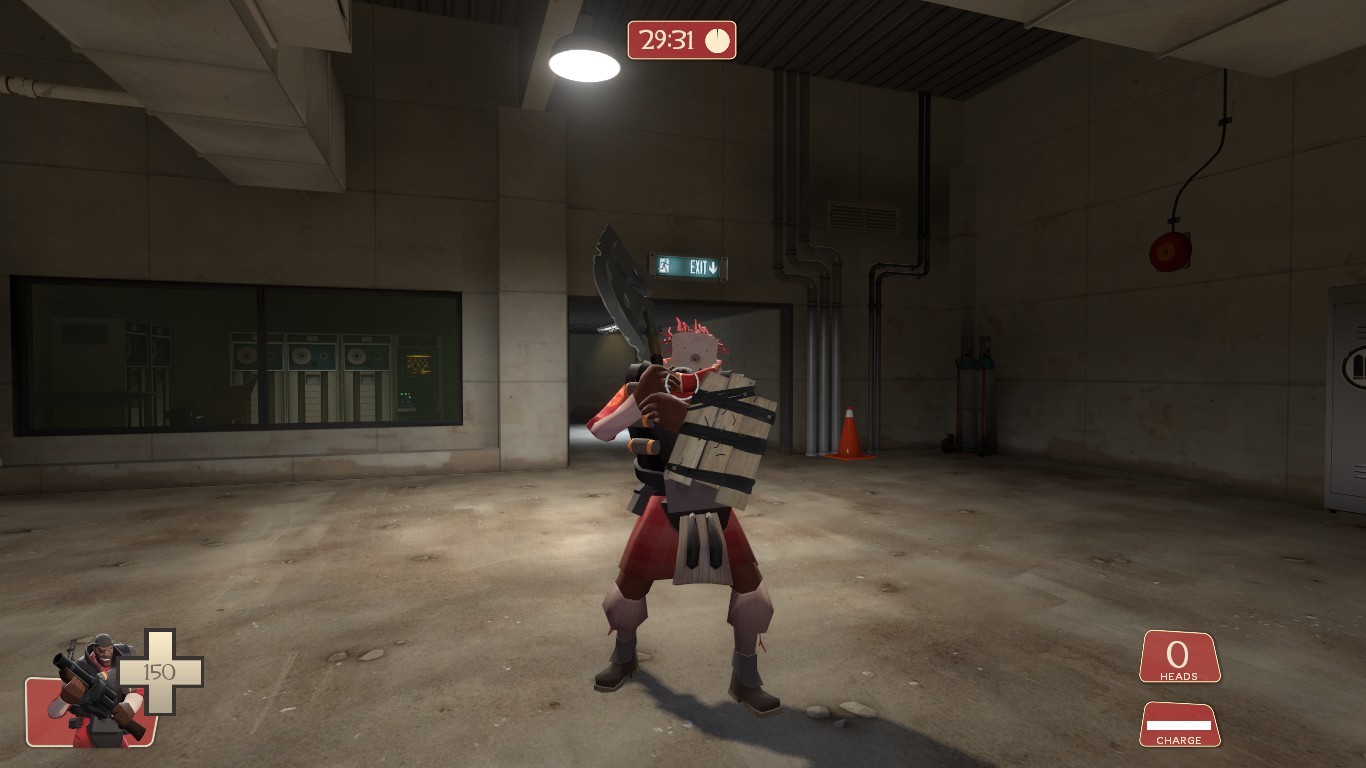Click the round timer clock icon
This screenshot has height=768, width=1366.
[x=717, y=42]
